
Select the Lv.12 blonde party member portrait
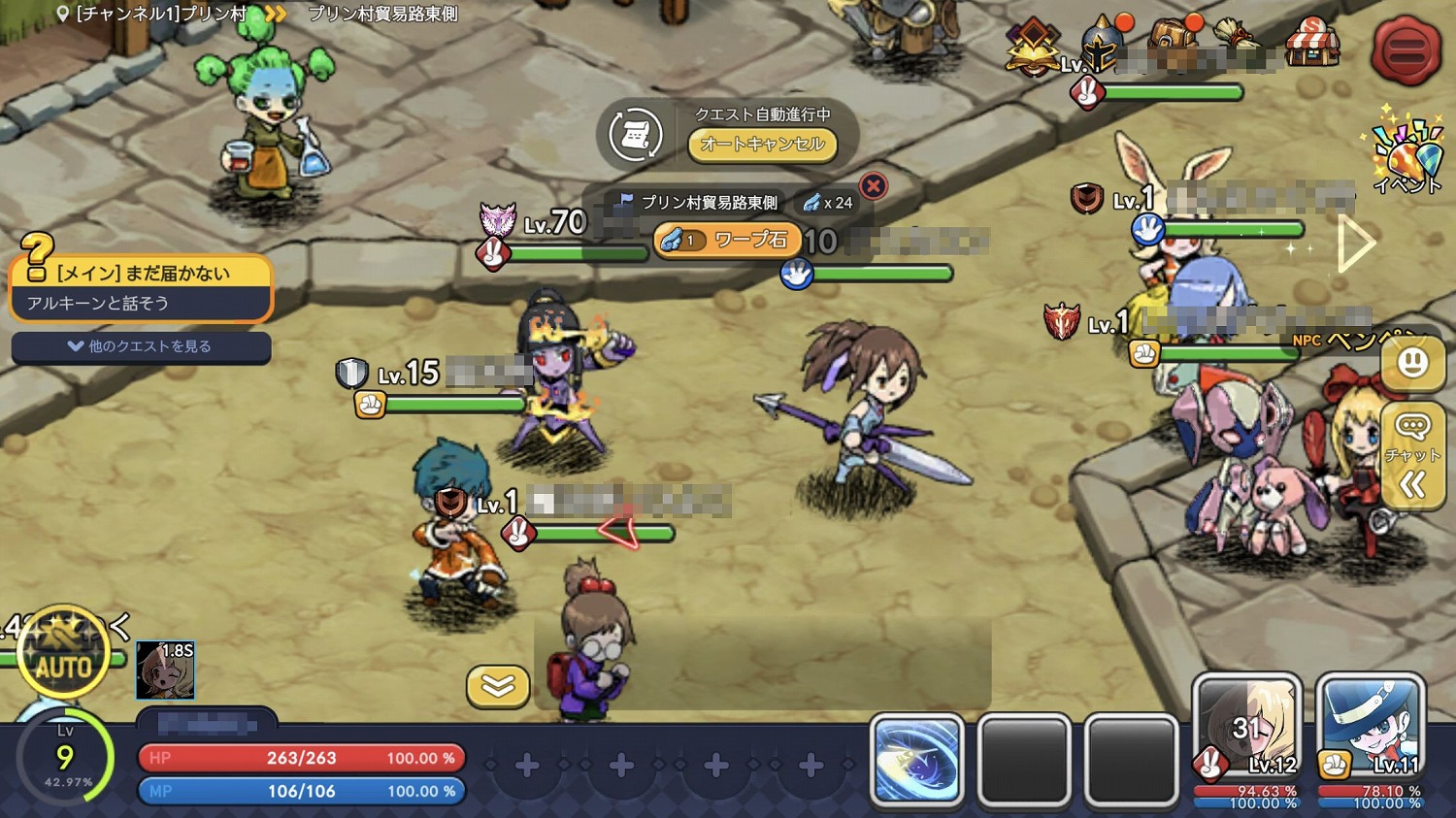tap(1246, 737)
